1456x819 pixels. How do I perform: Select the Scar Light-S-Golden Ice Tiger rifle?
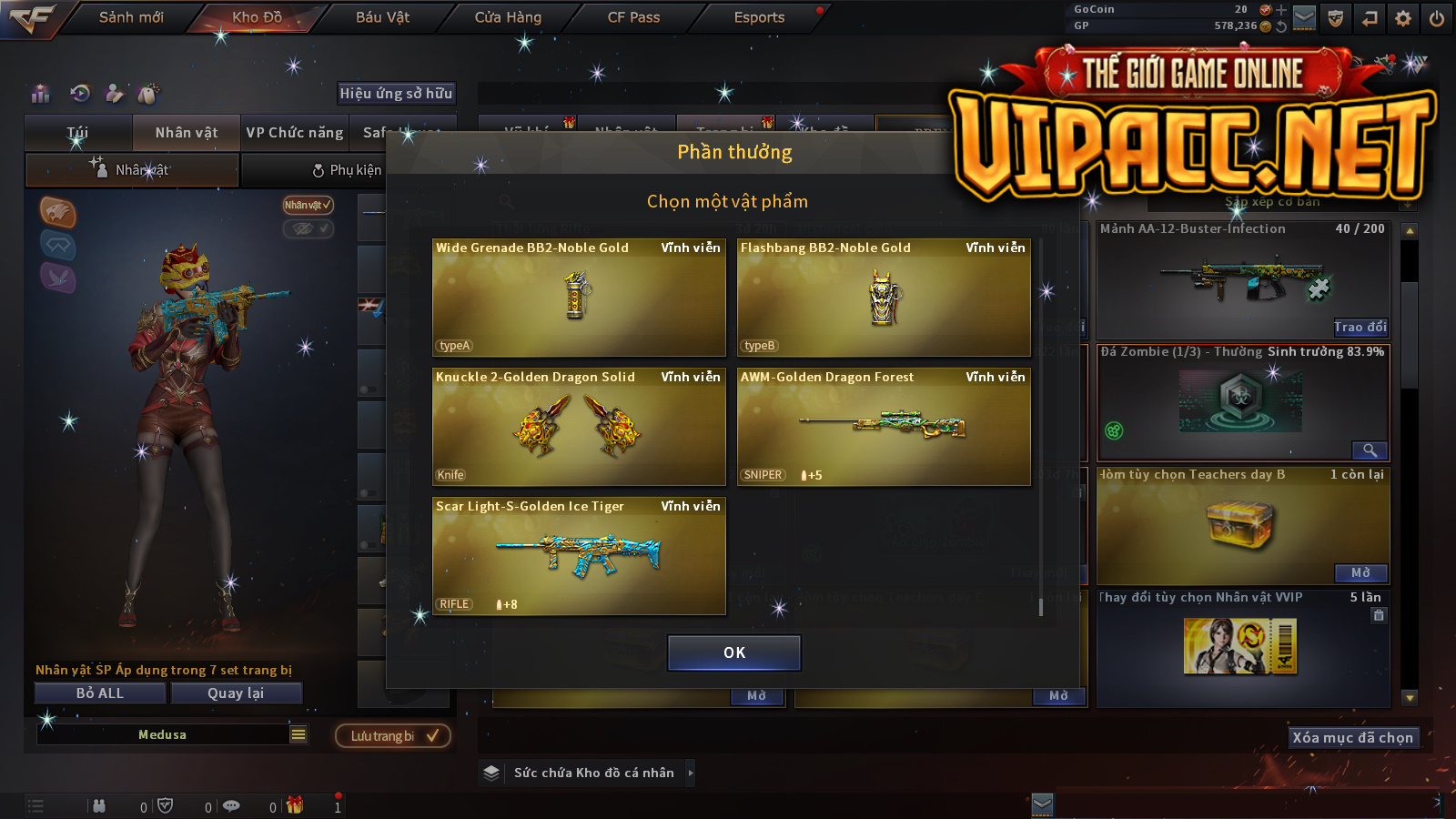pos(578,556)
